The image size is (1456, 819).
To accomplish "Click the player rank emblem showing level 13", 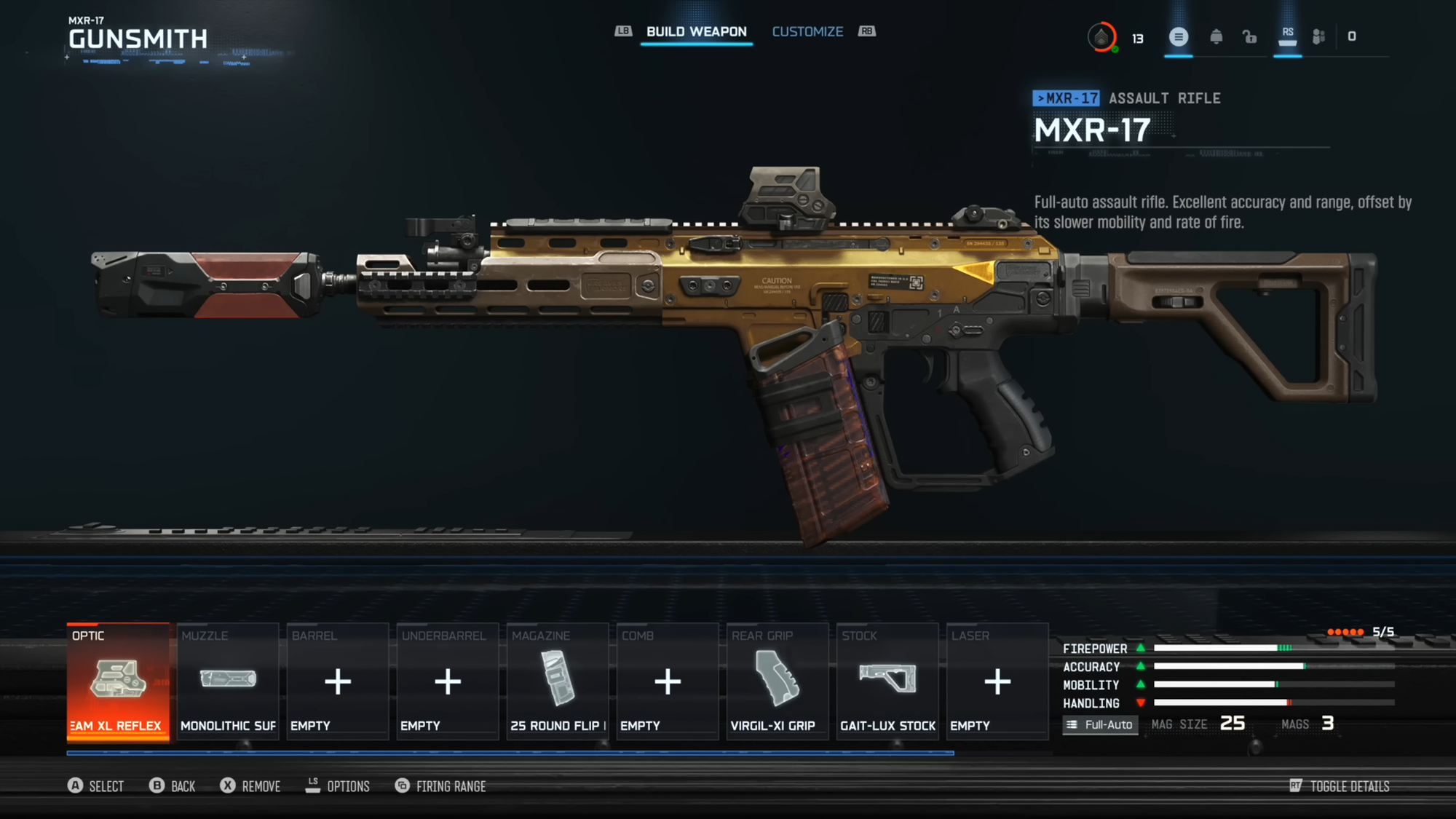I will (x=1103, y=36).
